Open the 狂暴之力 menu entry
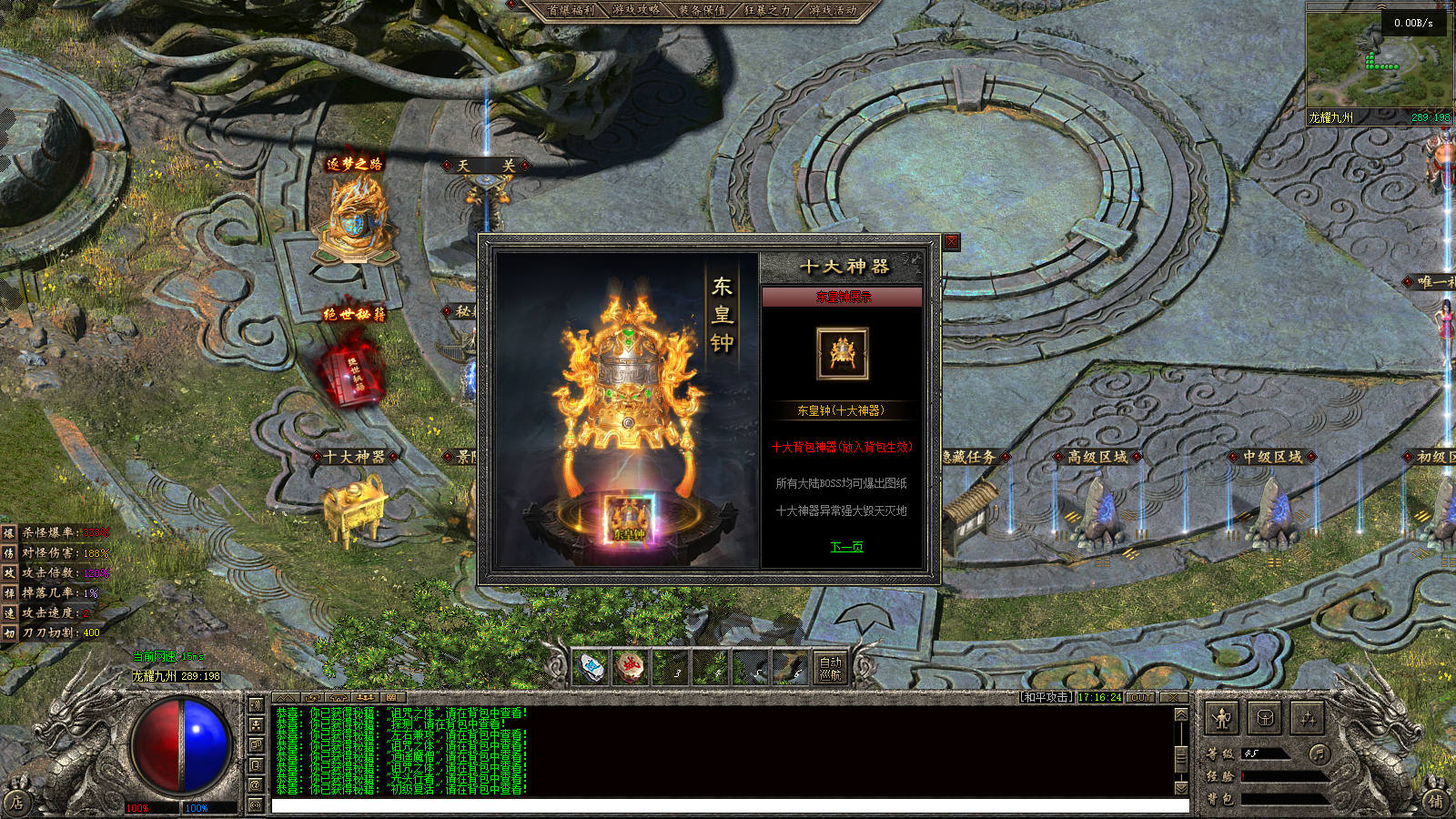 tap(767, 10)
